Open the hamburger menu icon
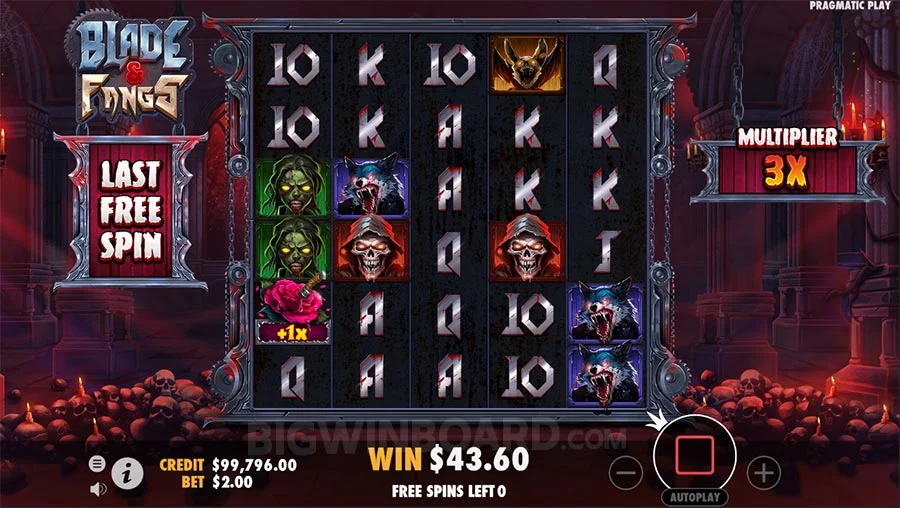The width and height of the screenshot is (900, 508). click(98, 463)
